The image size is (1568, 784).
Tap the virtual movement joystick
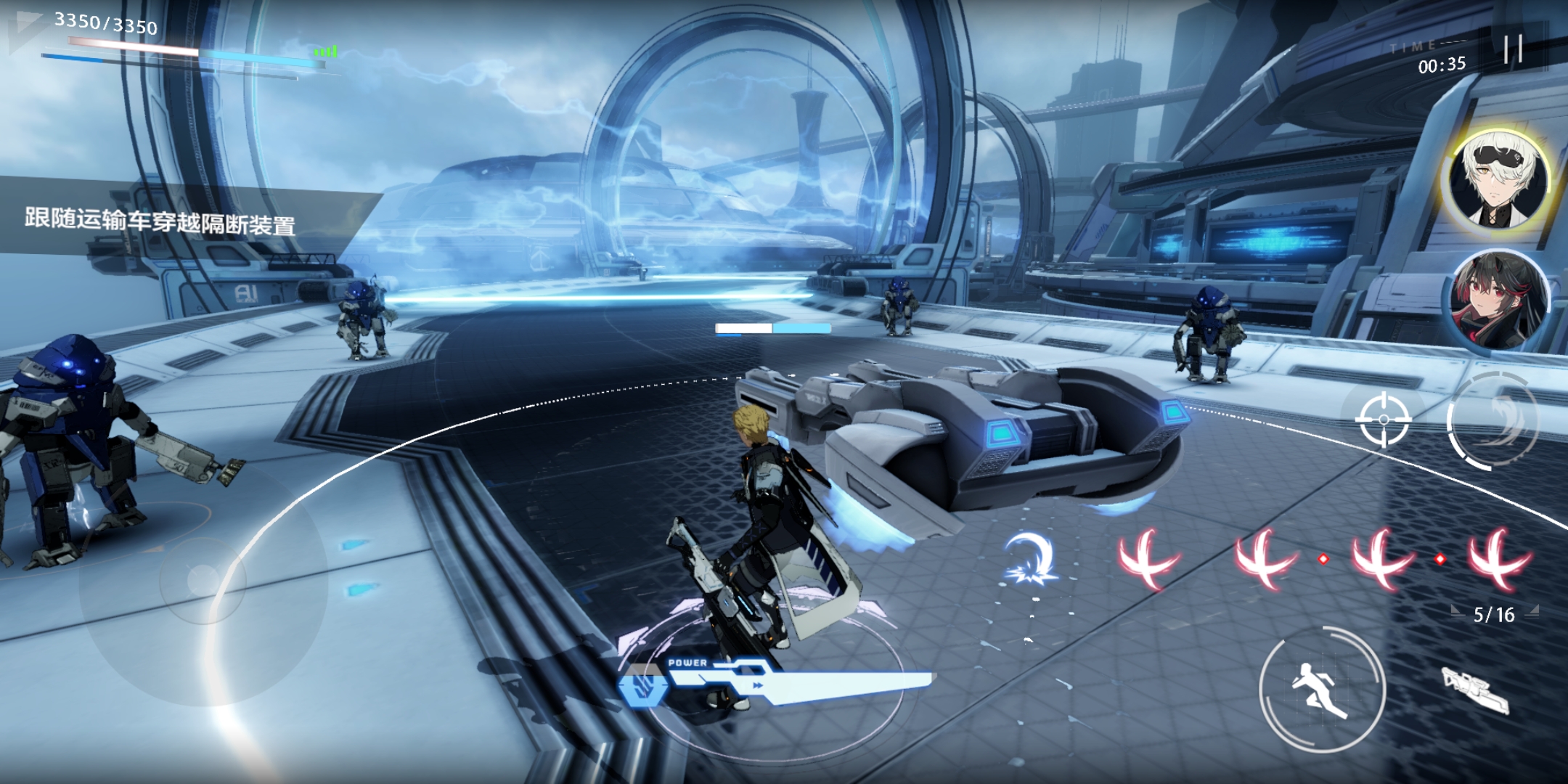203,581
